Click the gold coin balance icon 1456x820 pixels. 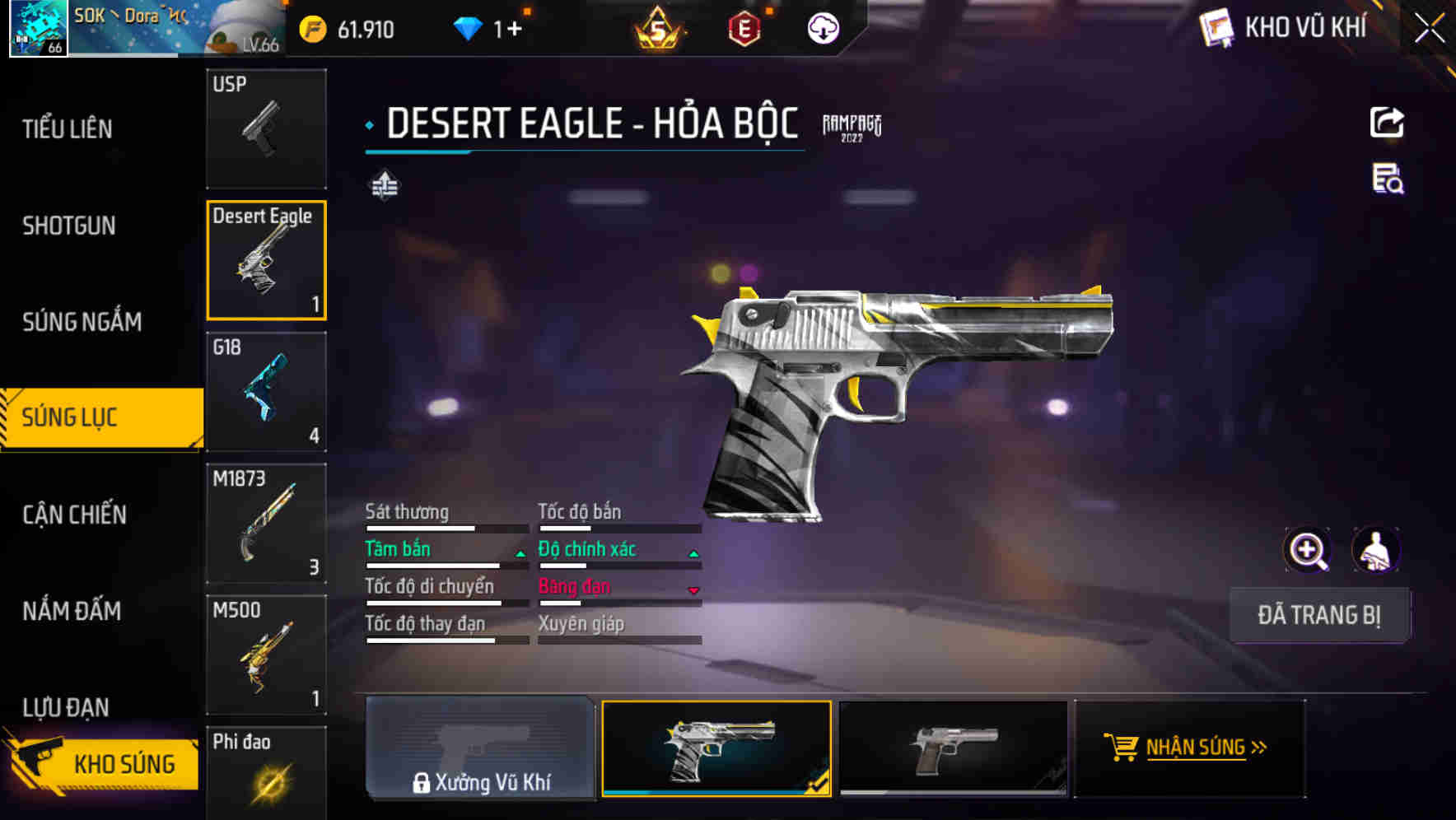point(311,27)
